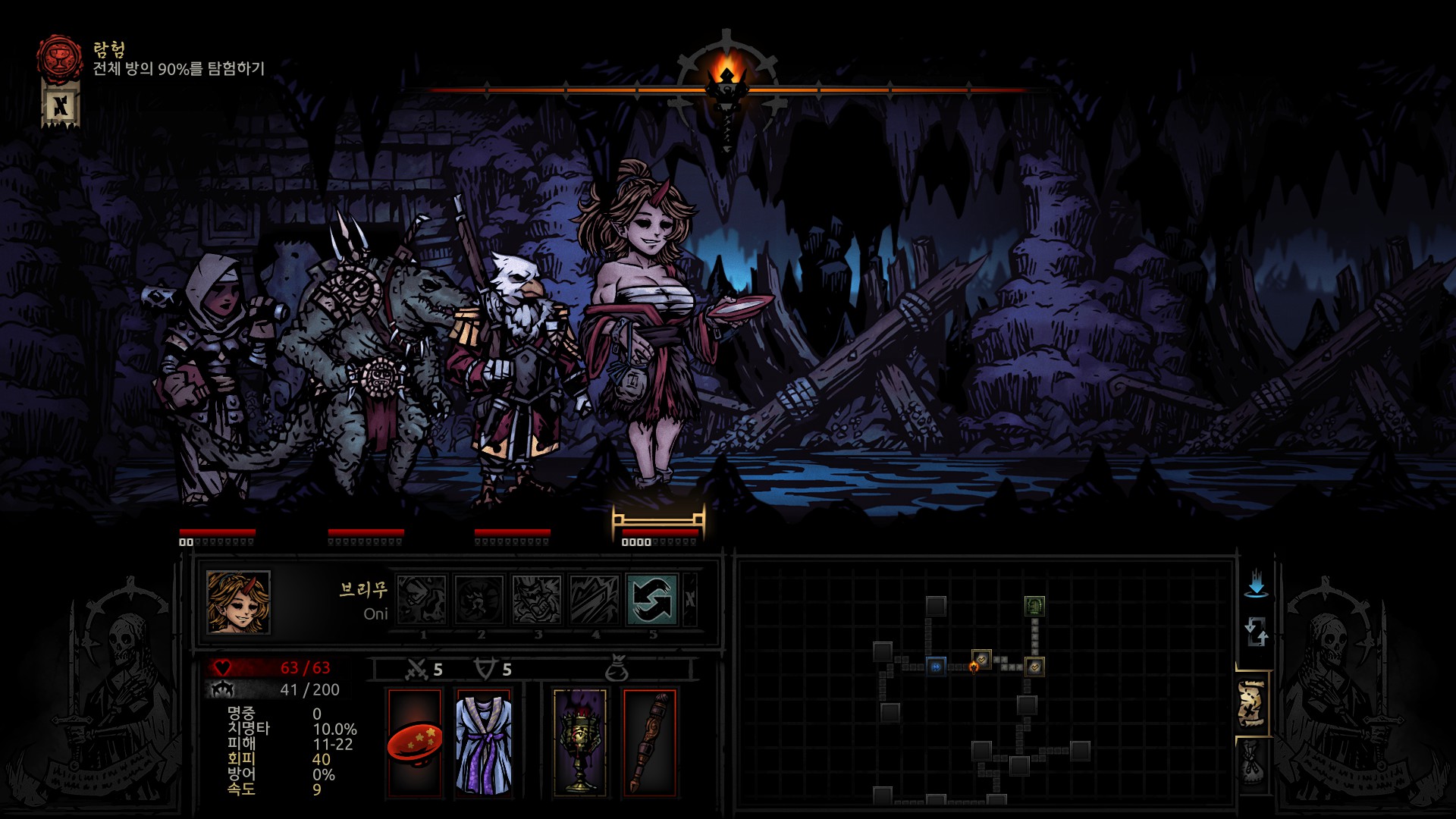Click the banner below the quest seal

(60, 105)
